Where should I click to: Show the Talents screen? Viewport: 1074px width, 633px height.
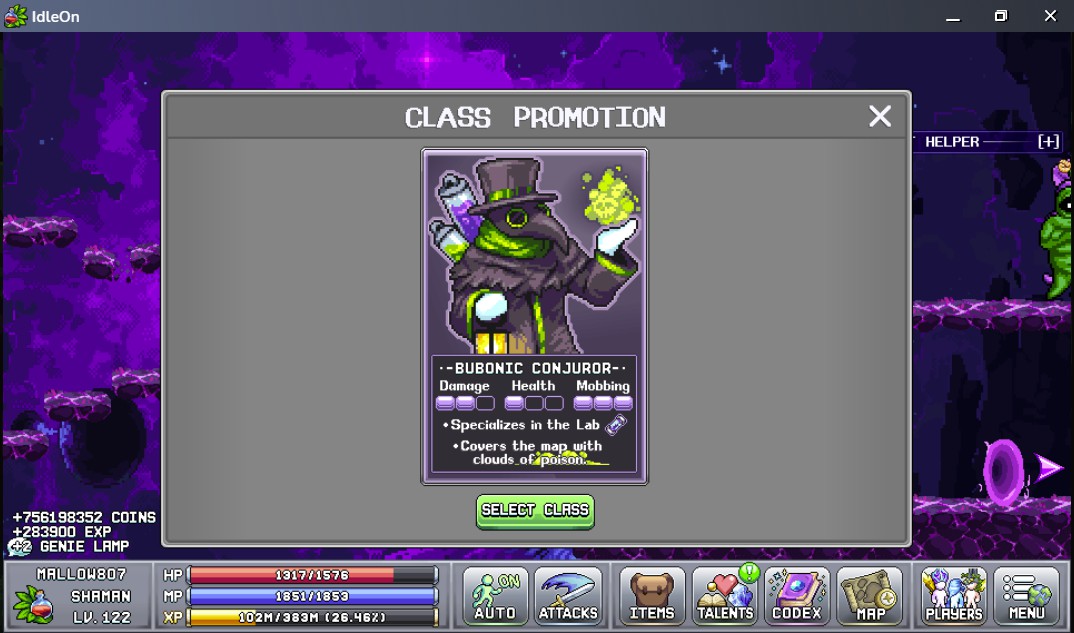click(x=726, y=596)
